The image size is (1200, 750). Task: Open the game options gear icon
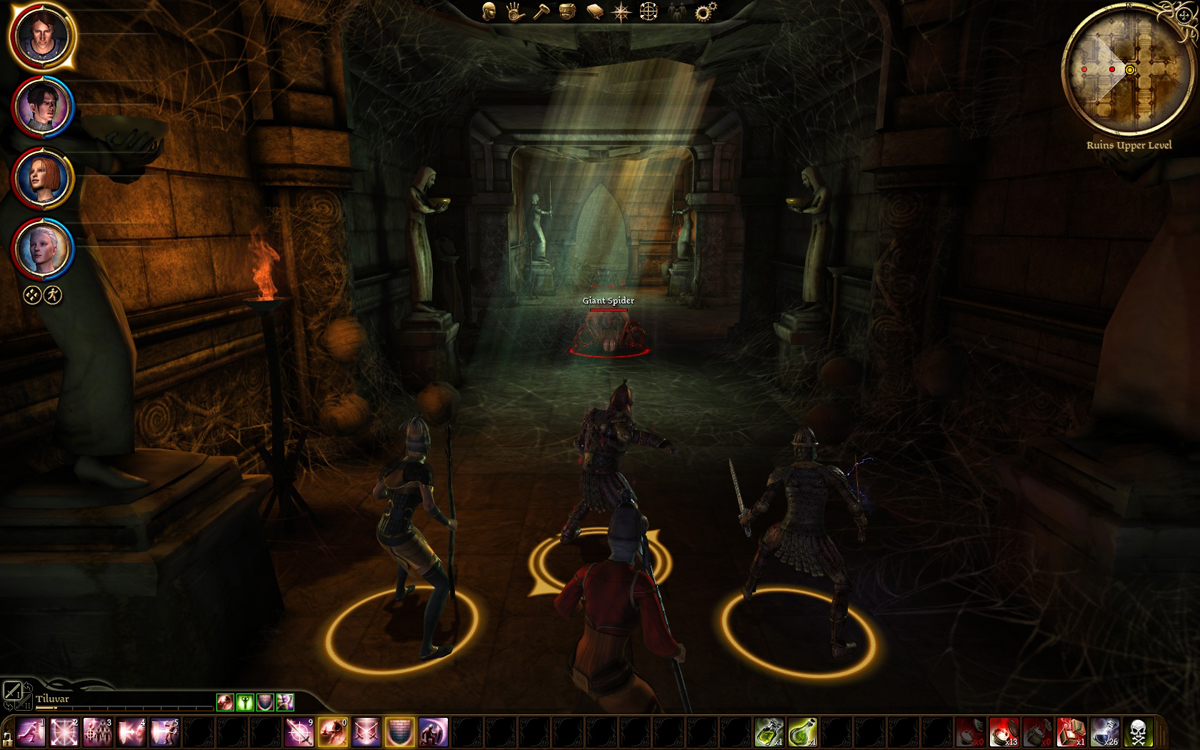tap(706, 12)
